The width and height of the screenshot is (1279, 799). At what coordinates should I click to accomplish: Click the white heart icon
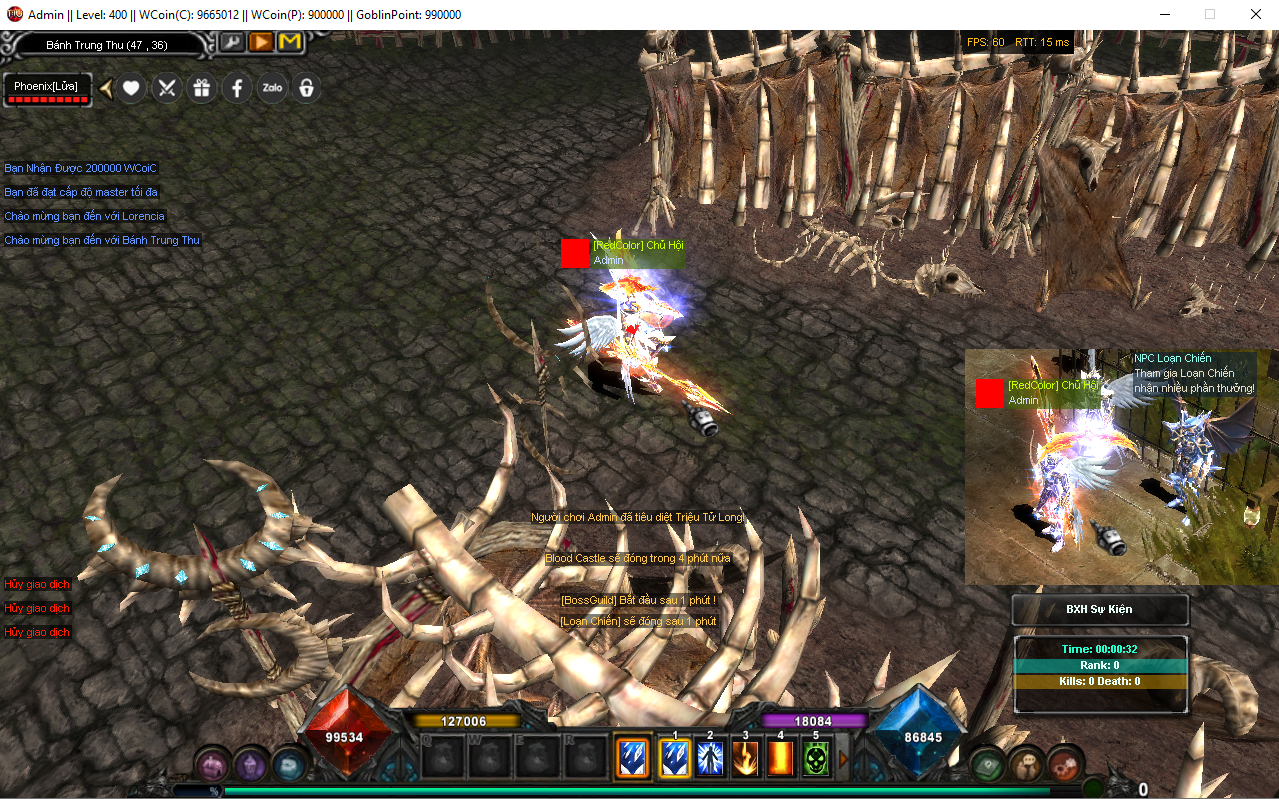tap(131, 88)
